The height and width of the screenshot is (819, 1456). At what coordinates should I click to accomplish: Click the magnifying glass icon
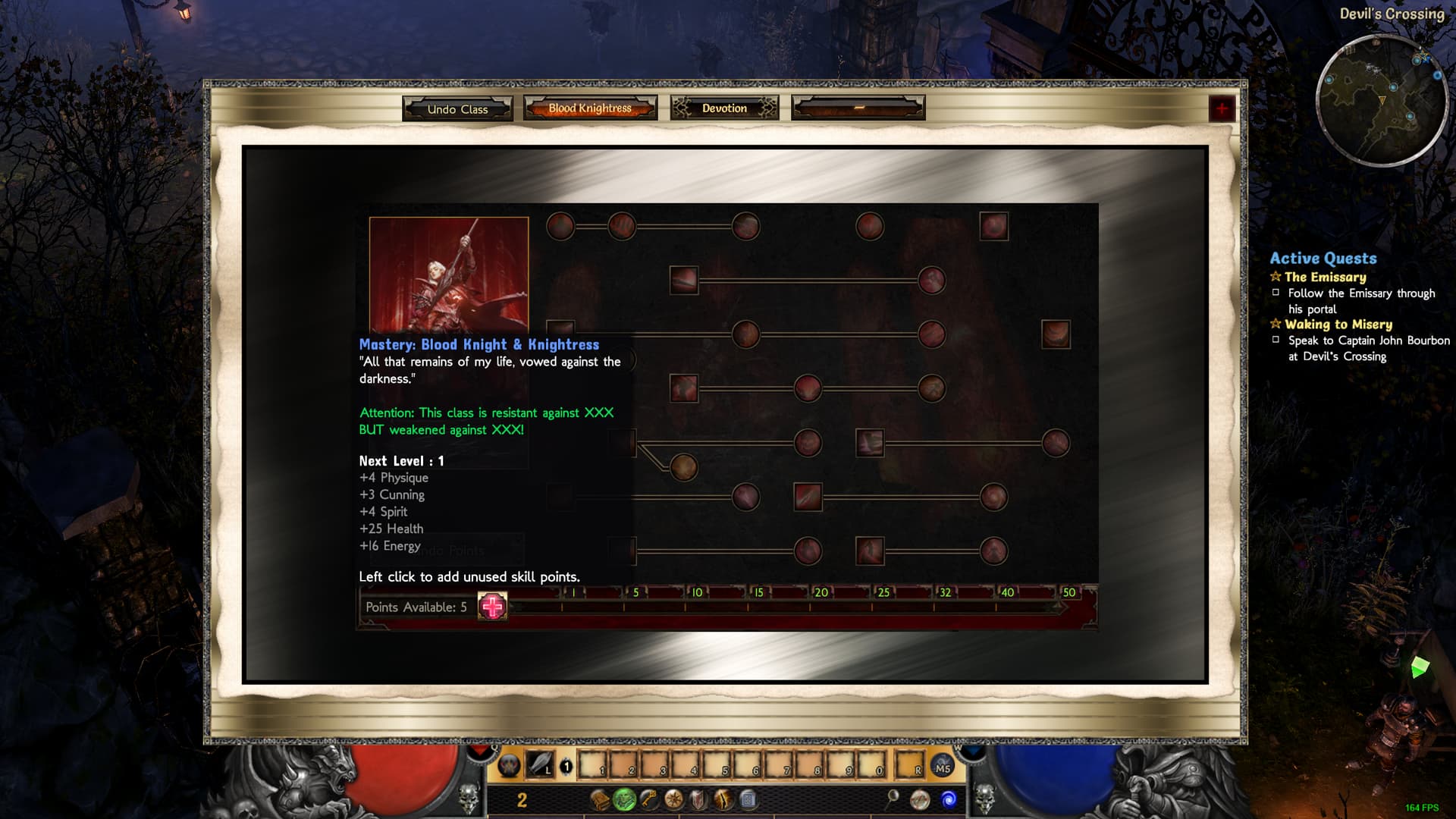pos(893,798)
